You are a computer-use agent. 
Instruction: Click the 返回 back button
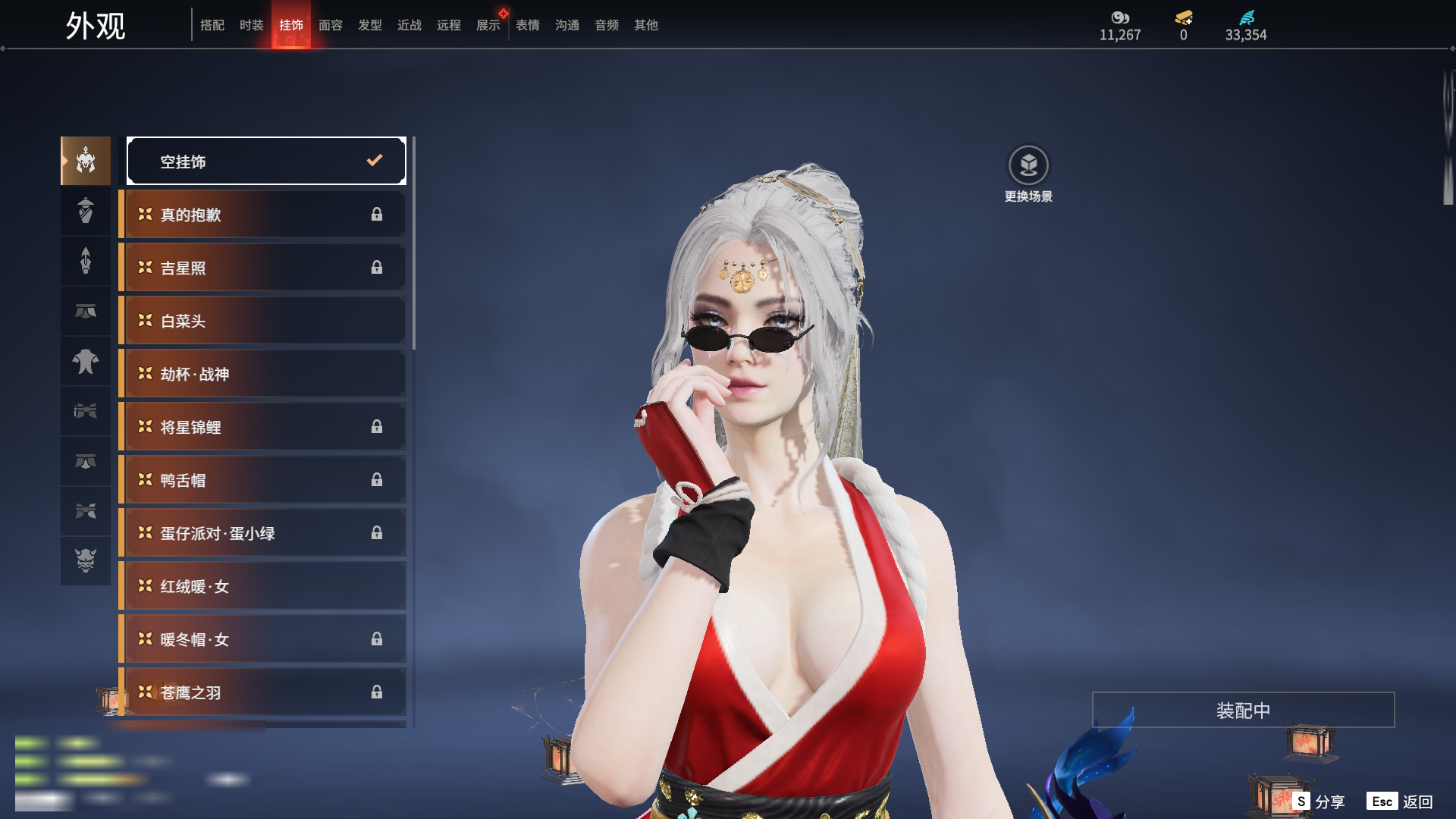pyautogui.click(x=1401, y=802)
